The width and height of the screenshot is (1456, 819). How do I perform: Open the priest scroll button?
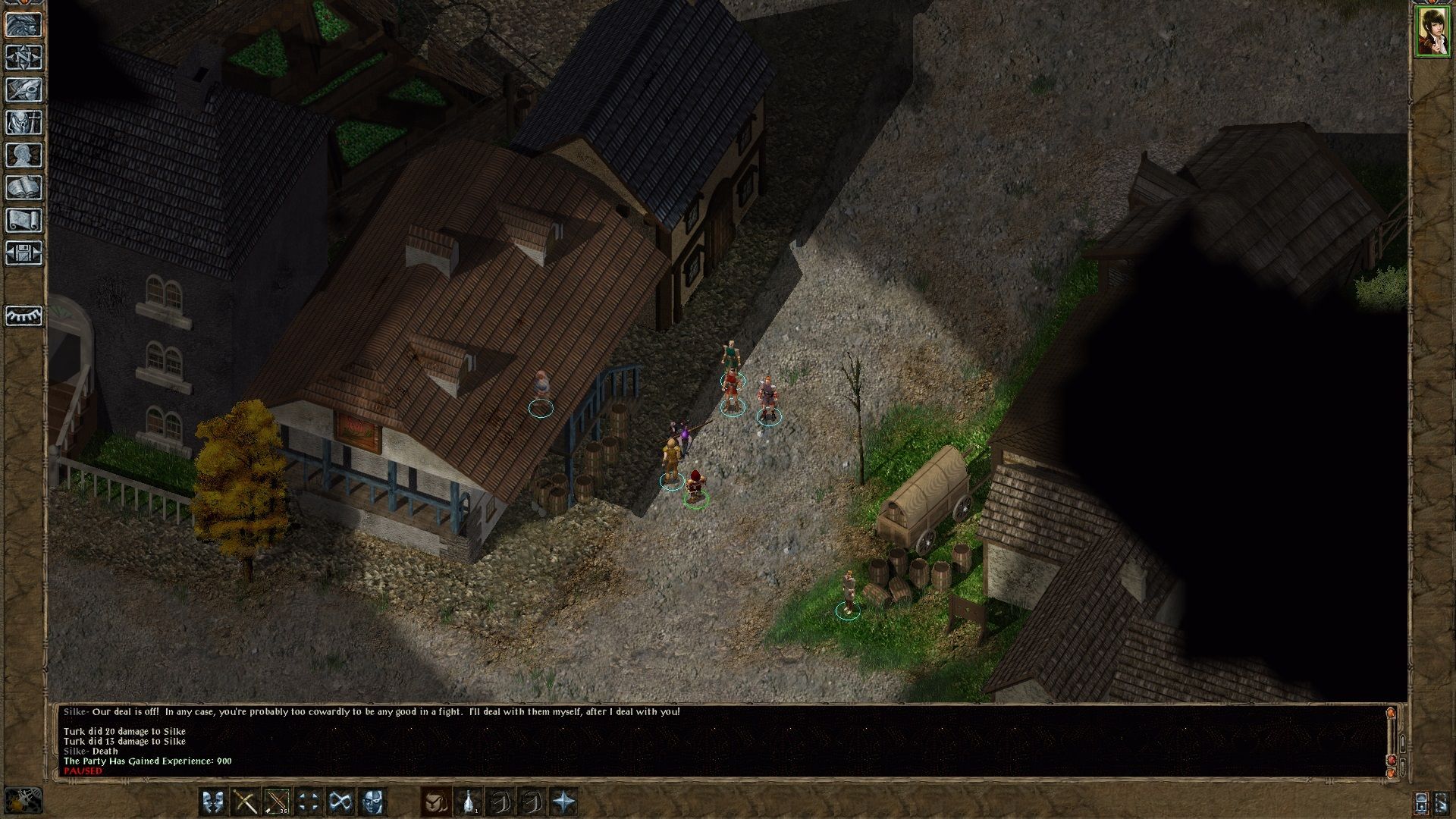(x=24, y=220)
